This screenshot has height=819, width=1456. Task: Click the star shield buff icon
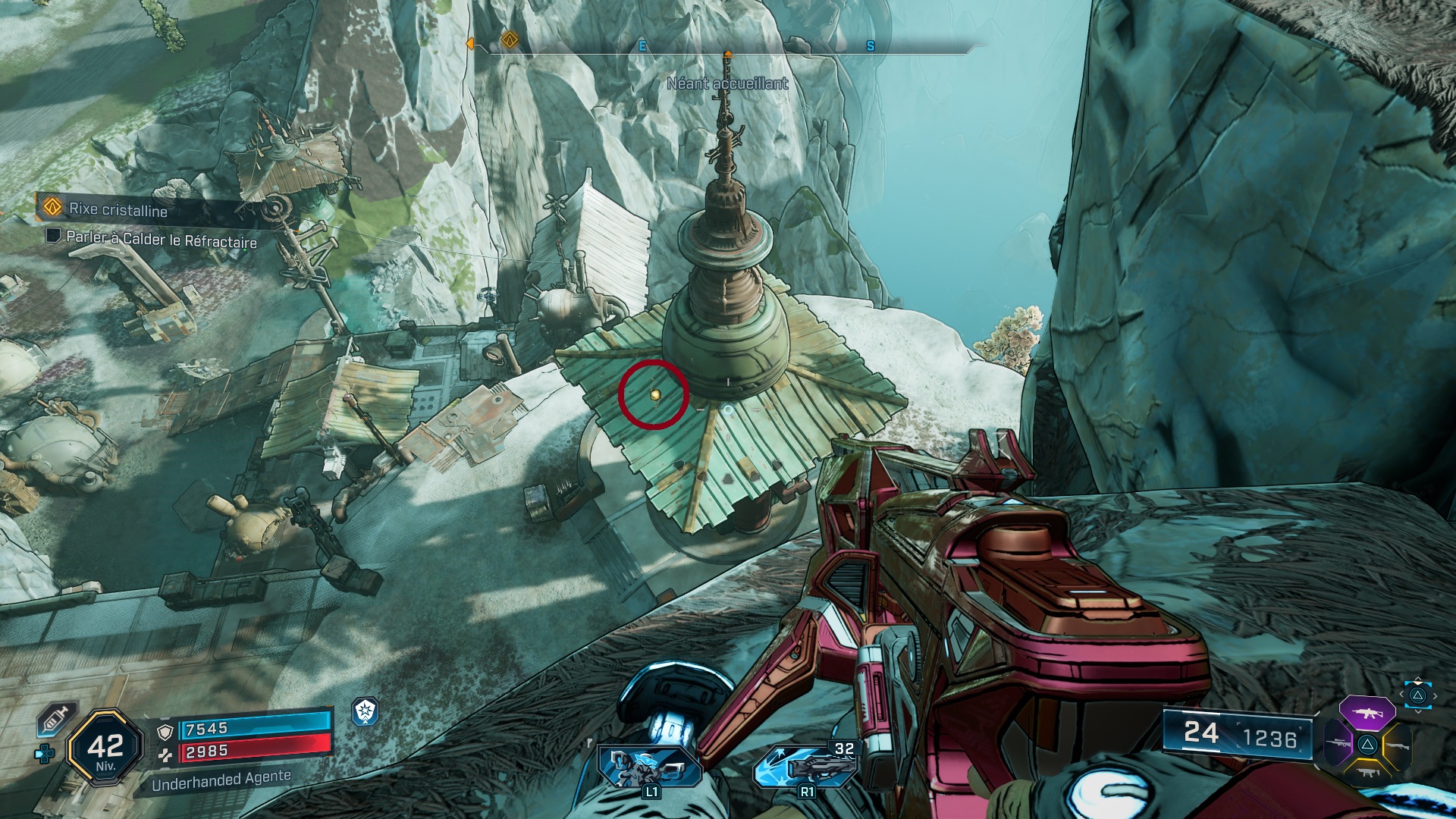point(366,711)
